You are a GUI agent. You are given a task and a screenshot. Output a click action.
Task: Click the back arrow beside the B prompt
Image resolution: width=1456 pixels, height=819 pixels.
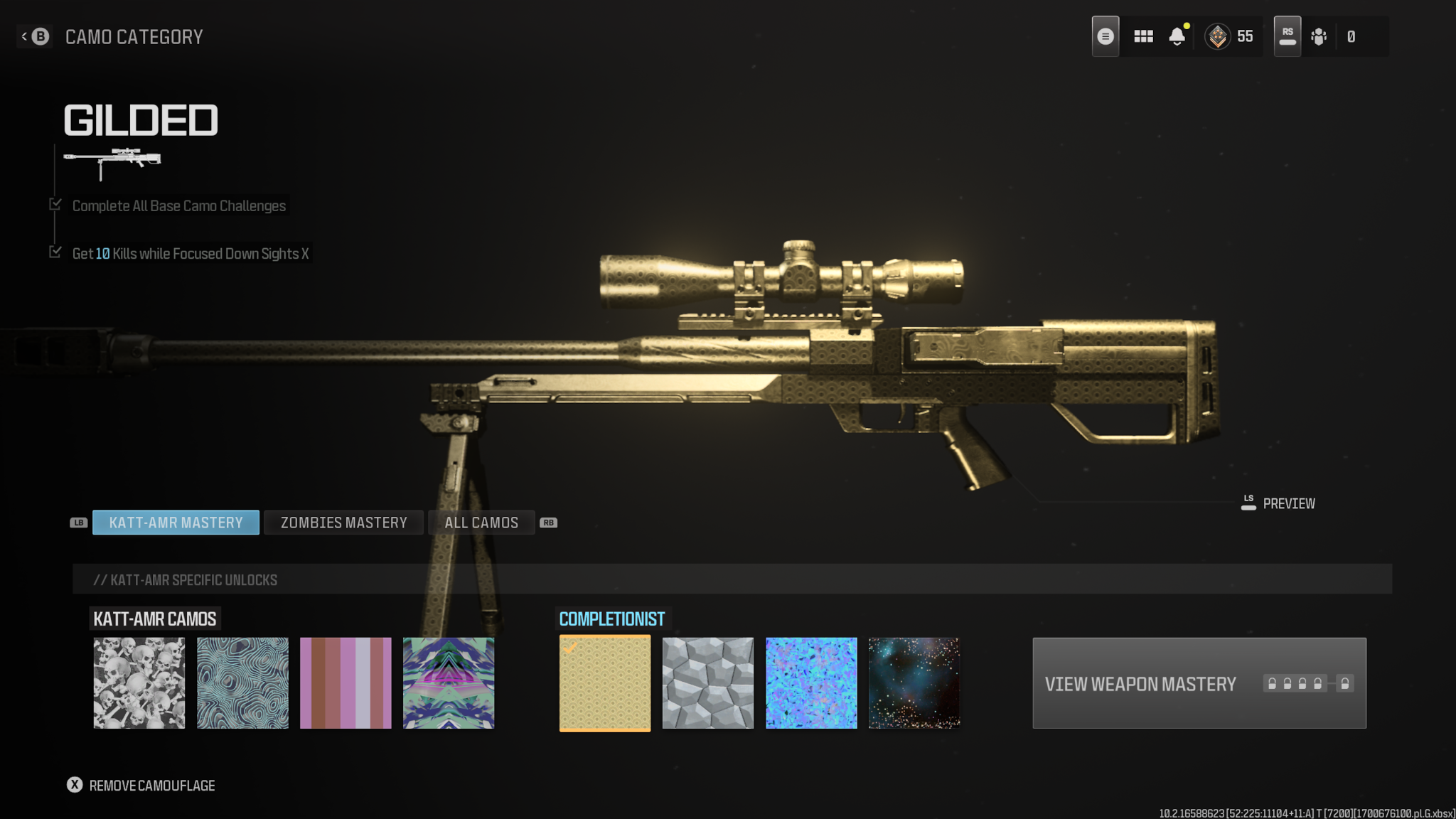[x=23, y=36]
